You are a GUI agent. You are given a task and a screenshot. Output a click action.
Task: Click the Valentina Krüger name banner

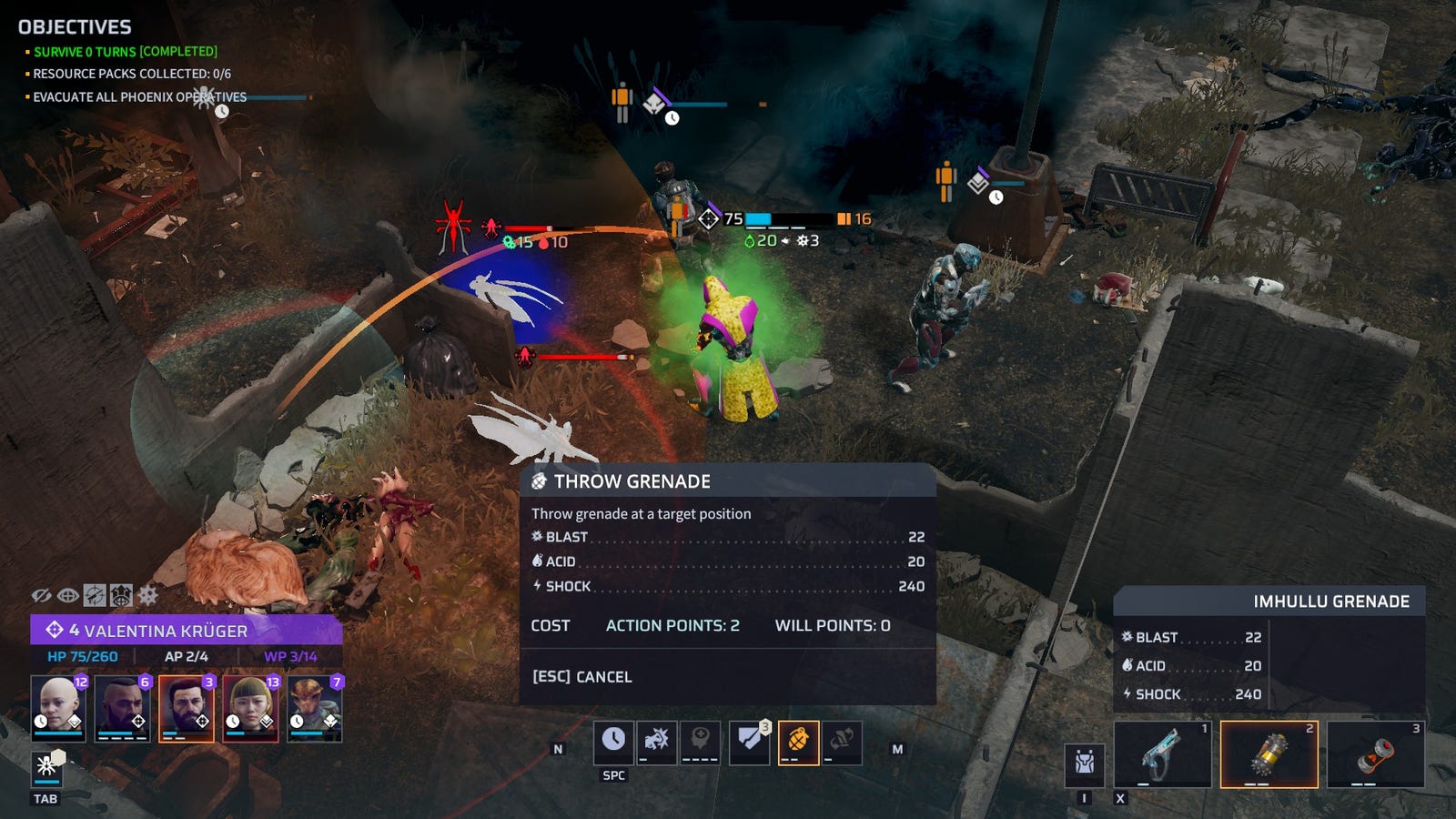coord(186,631)
